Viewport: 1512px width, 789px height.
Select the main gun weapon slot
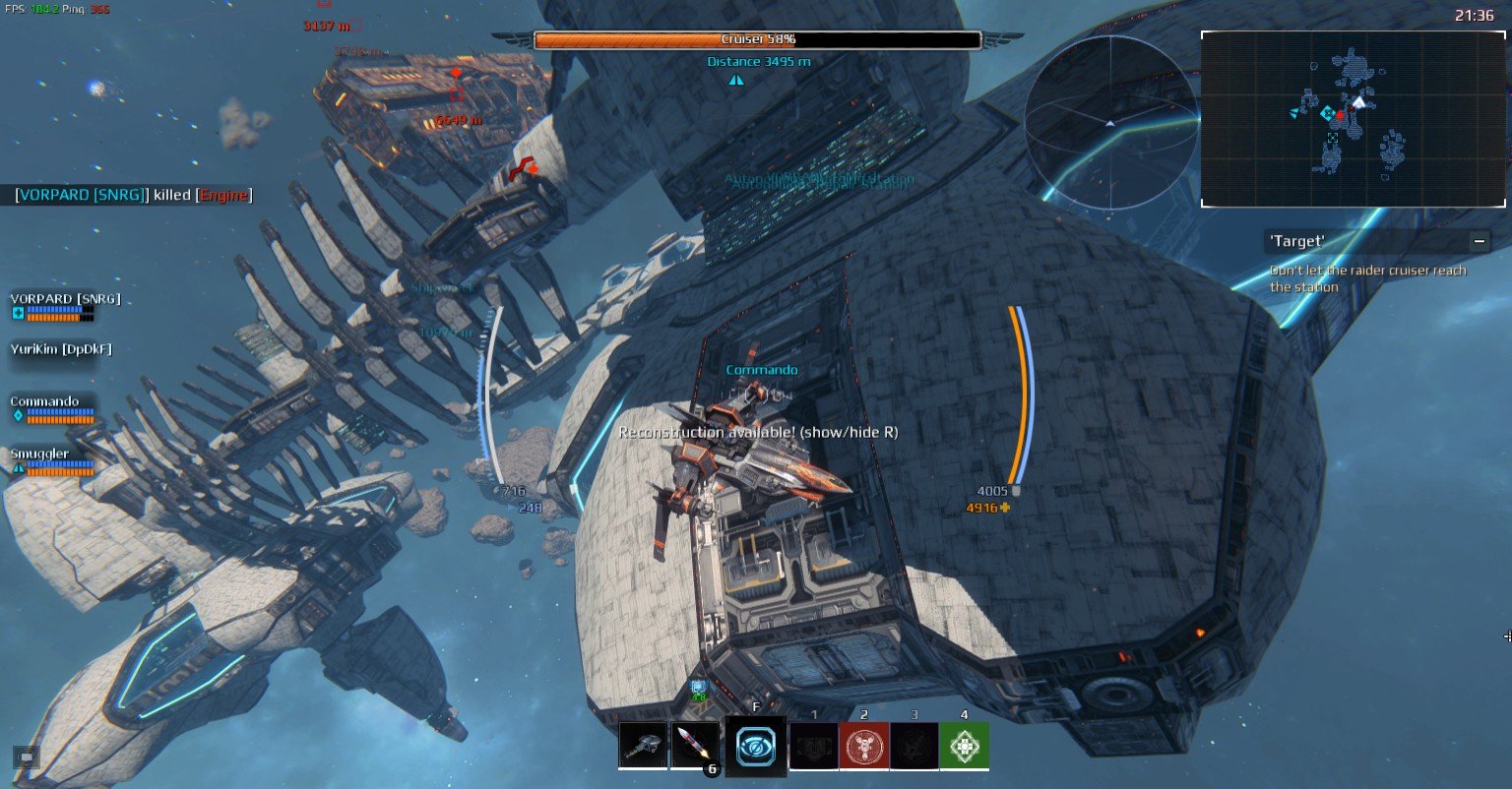(x=643, y=746)
